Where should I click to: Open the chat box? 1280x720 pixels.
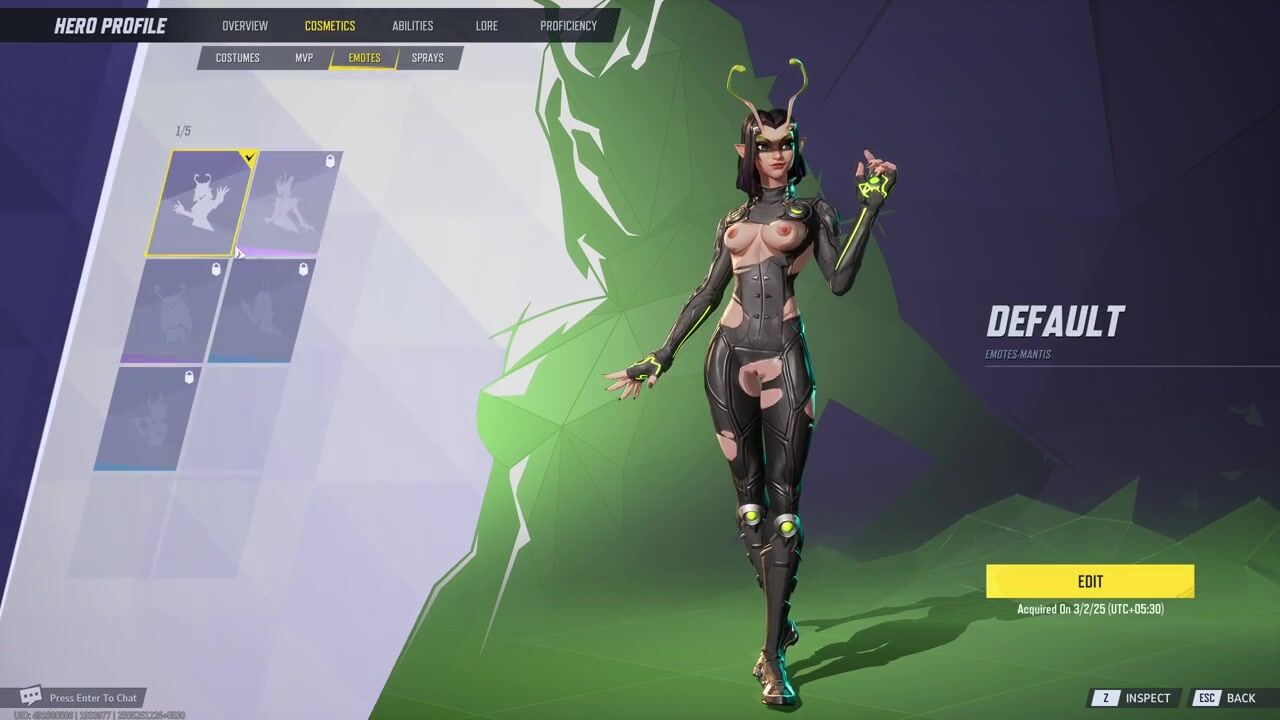tap(84, 697)
